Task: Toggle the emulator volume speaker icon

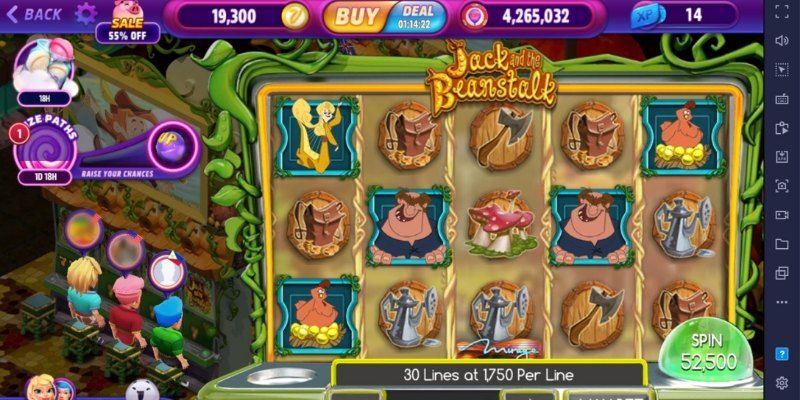Action: click(x=782, y=40)
